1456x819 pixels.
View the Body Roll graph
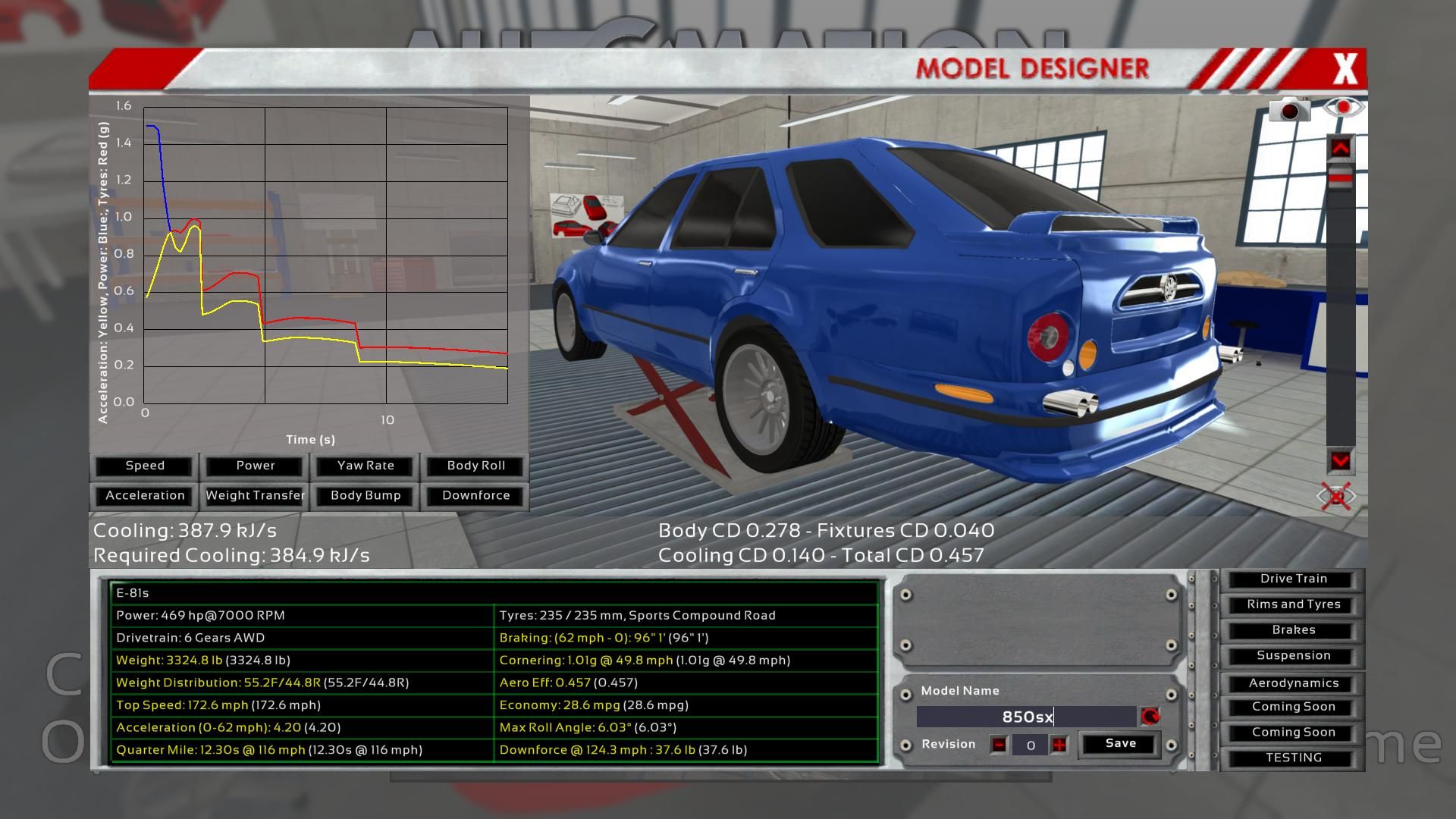476,466
